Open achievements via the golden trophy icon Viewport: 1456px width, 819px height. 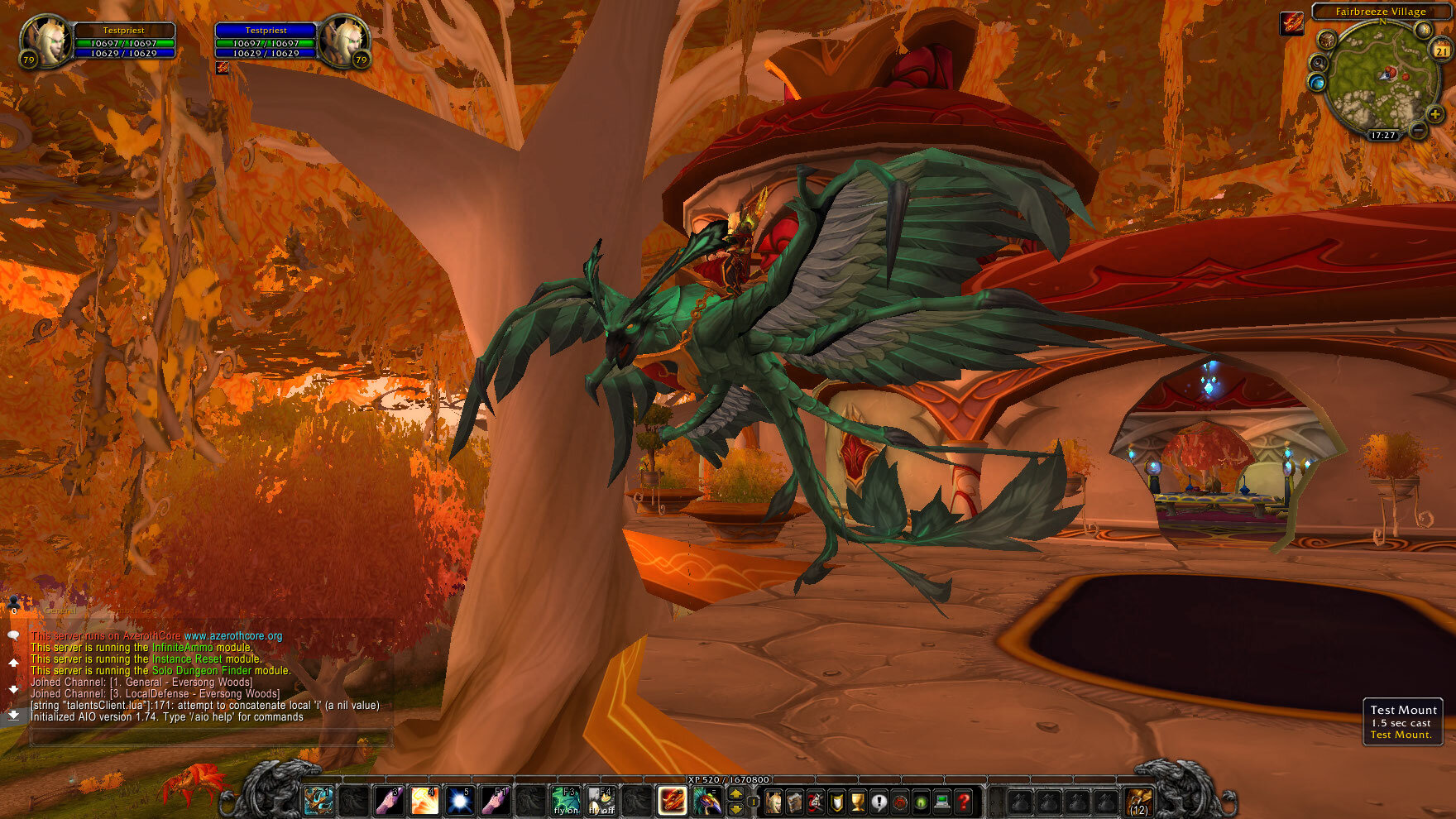point(857,800)
